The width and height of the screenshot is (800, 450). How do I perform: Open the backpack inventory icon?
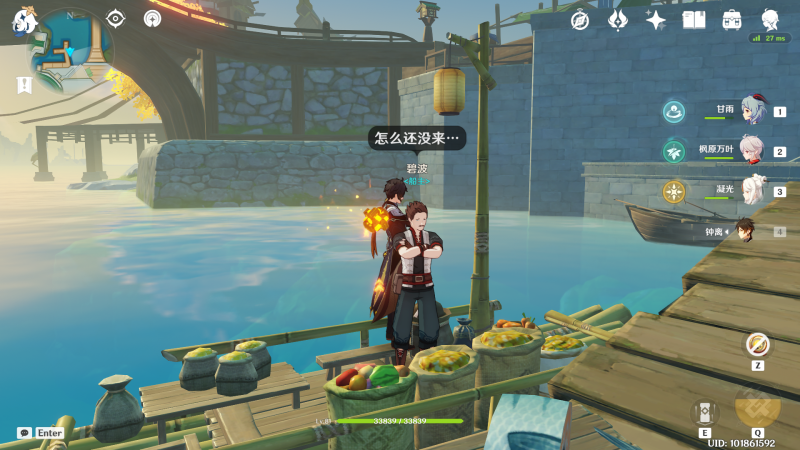[x=732, y=20]
